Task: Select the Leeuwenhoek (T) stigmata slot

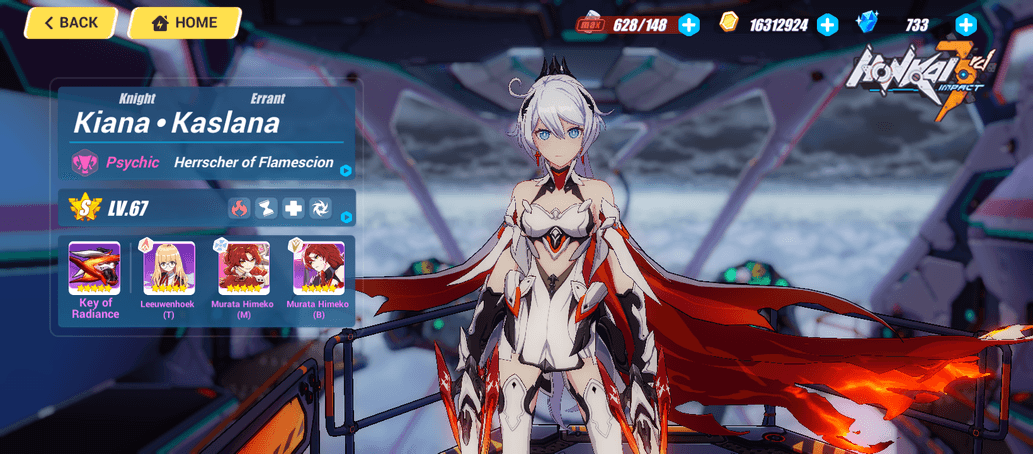Action: click(169, 268)
